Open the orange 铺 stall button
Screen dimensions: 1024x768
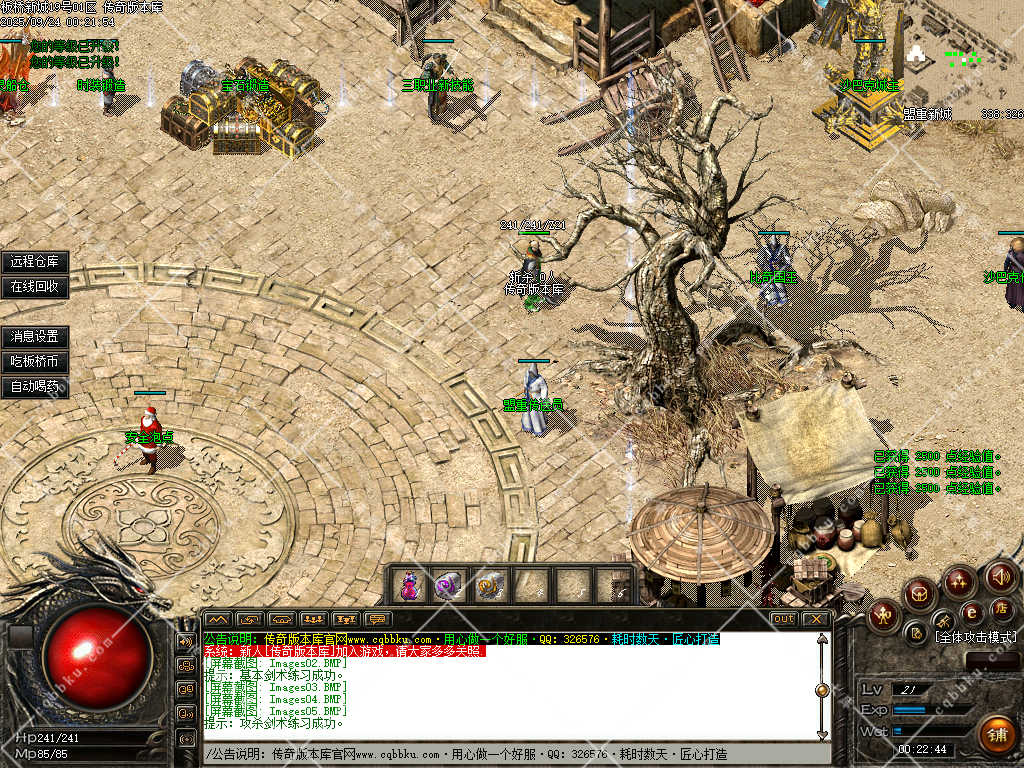(x=995, y=735)
